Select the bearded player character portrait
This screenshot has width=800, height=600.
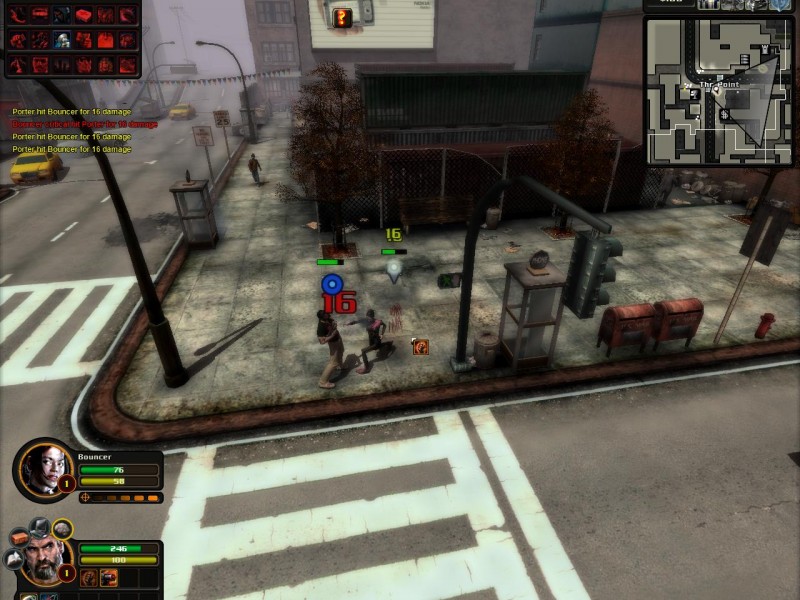[x=43, y=560]
